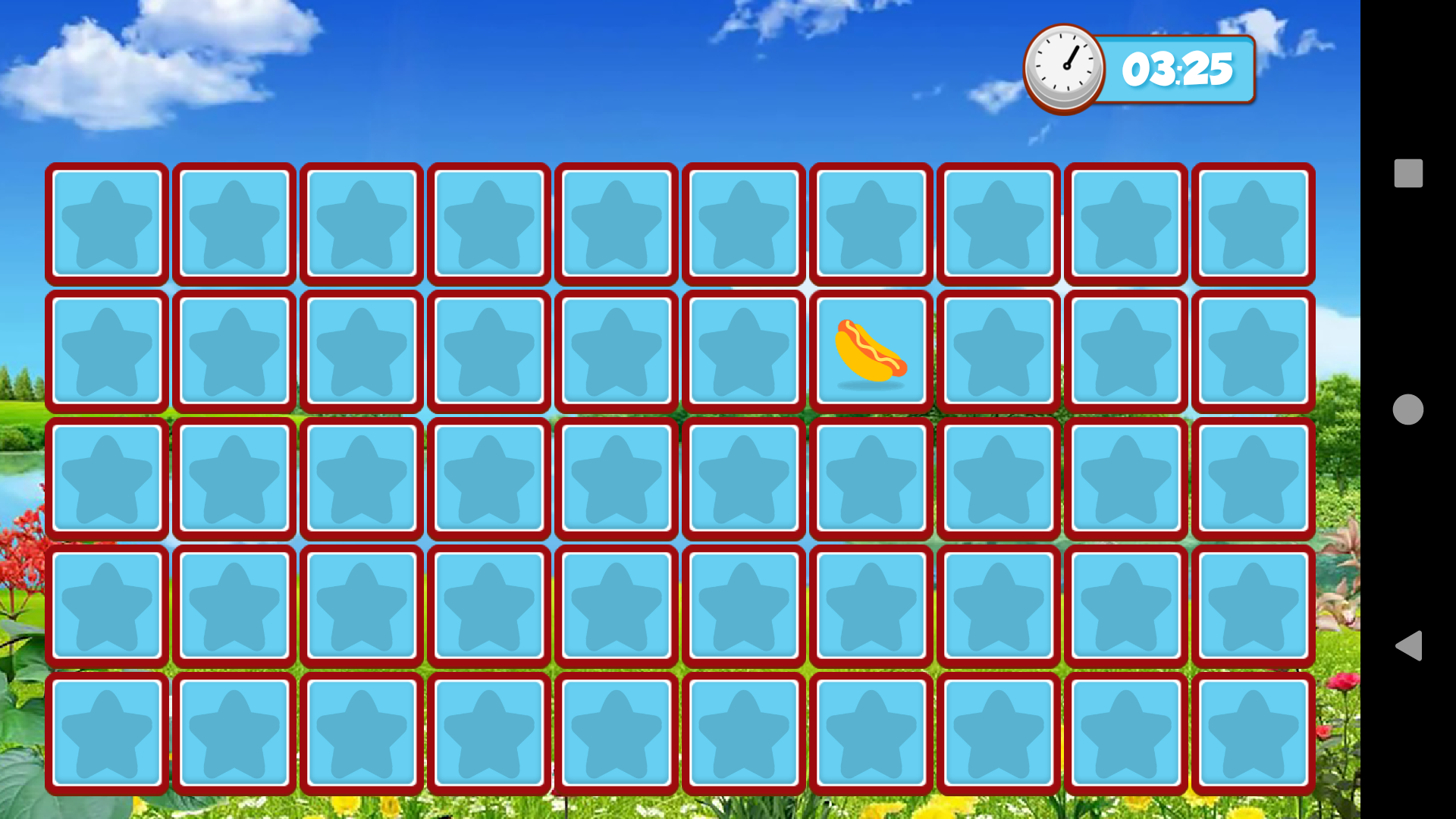Flip the top-left star card
This screenshot has height=819, width=1456.
[107, 224]
